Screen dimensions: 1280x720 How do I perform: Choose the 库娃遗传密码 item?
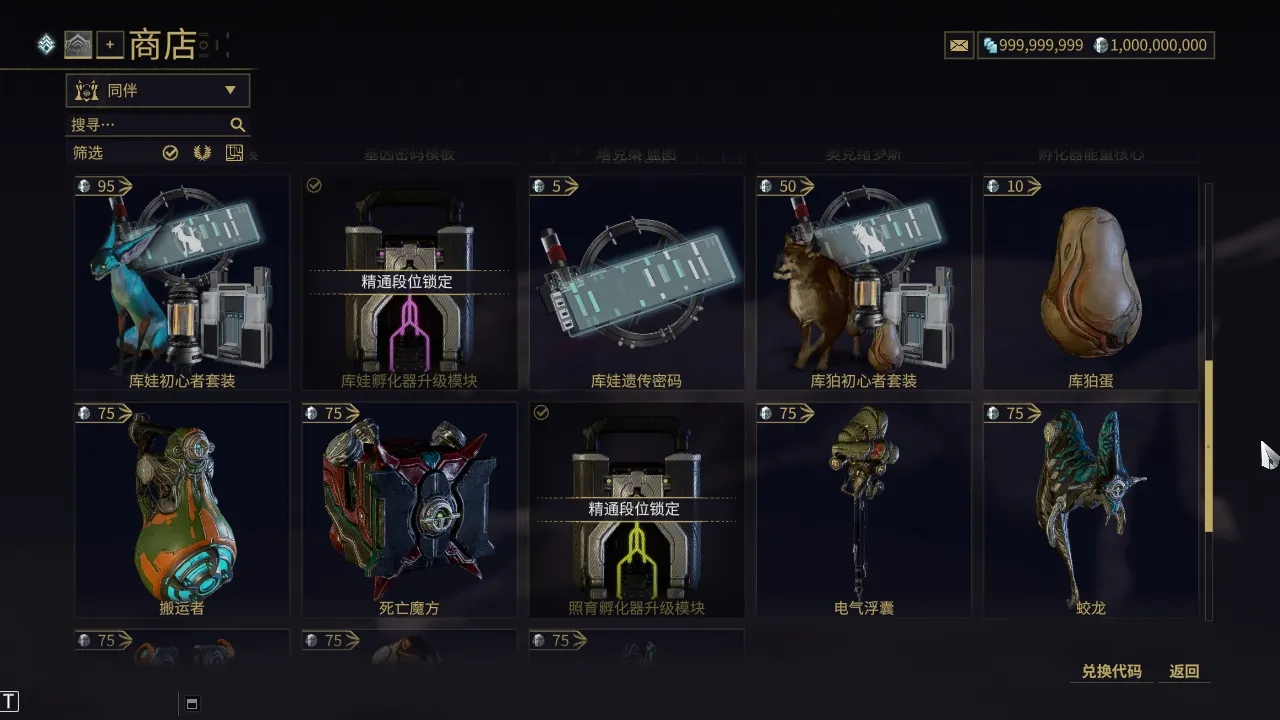(636, 283)
